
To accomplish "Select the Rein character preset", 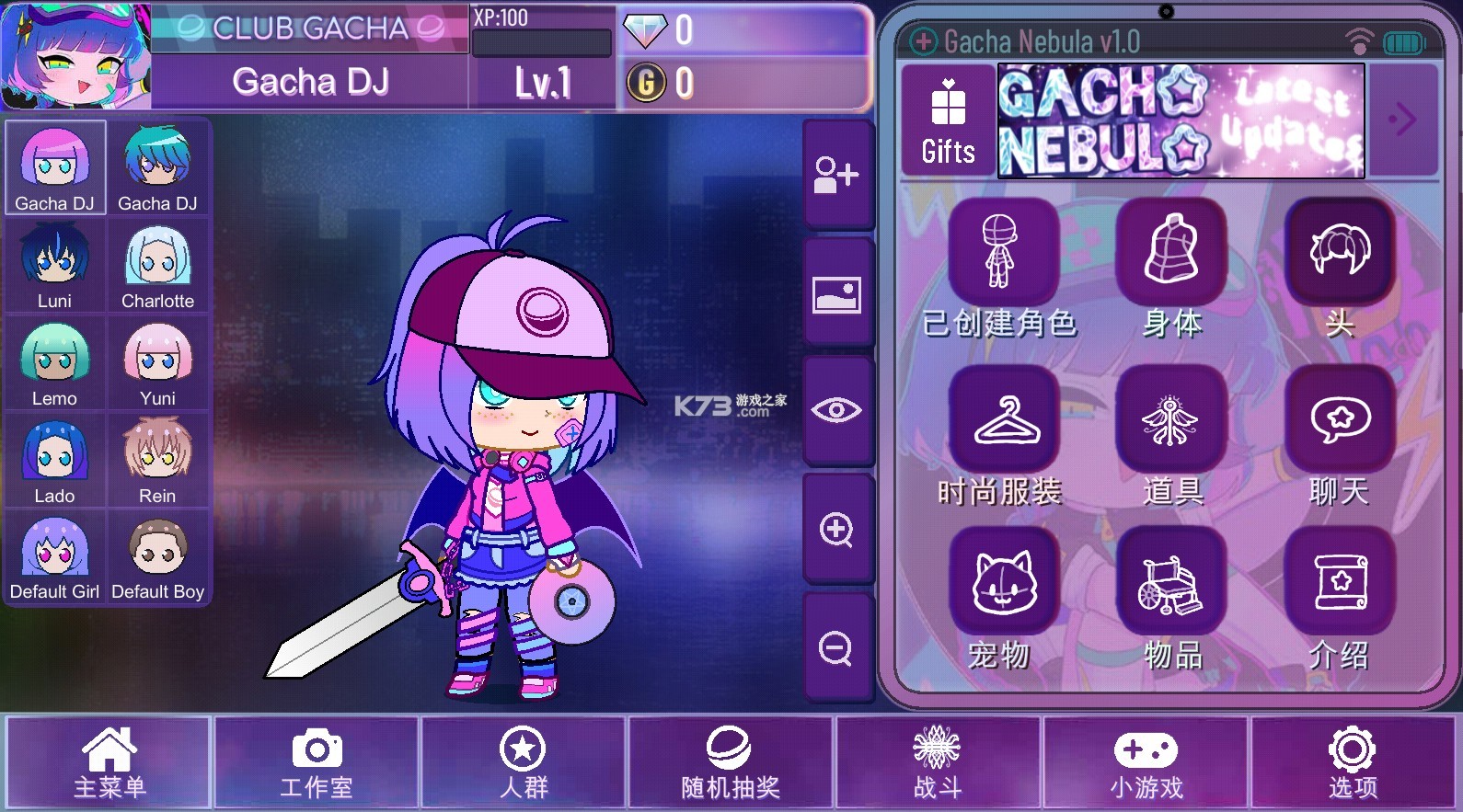I will (x=158, y=460).
